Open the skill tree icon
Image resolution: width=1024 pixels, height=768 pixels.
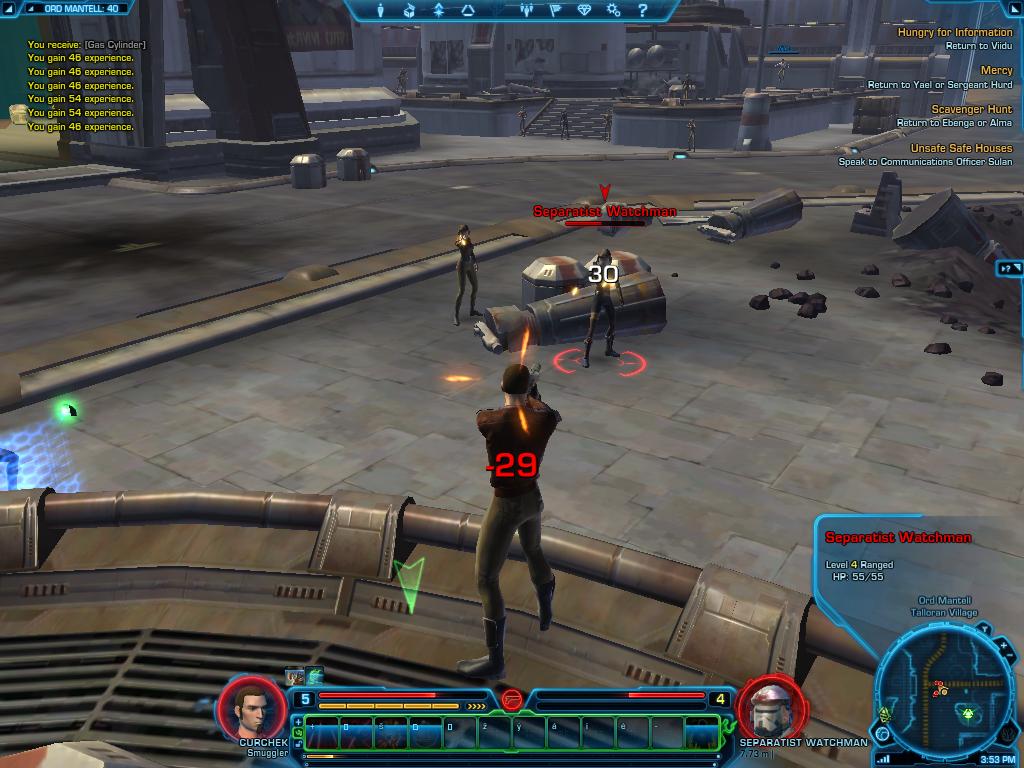(x=438, y=10)
